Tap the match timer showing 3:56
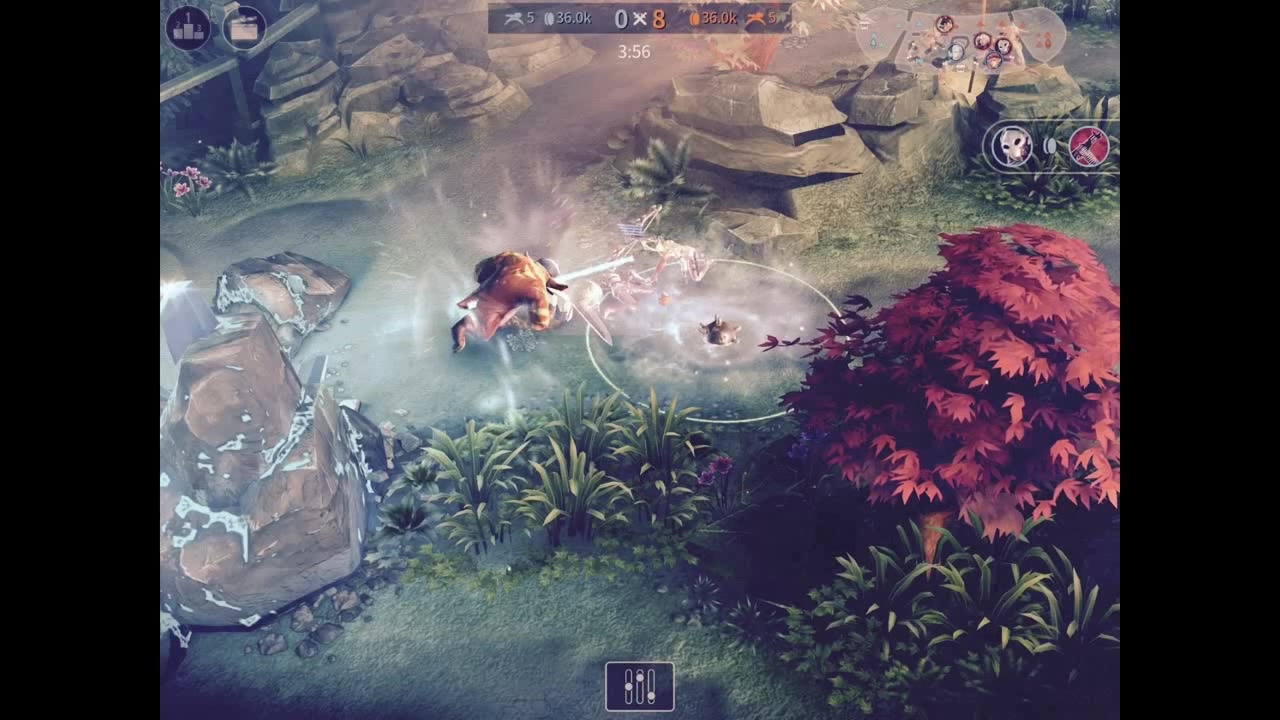Viewport: 1280px width, 720px height. pos(633,52)
